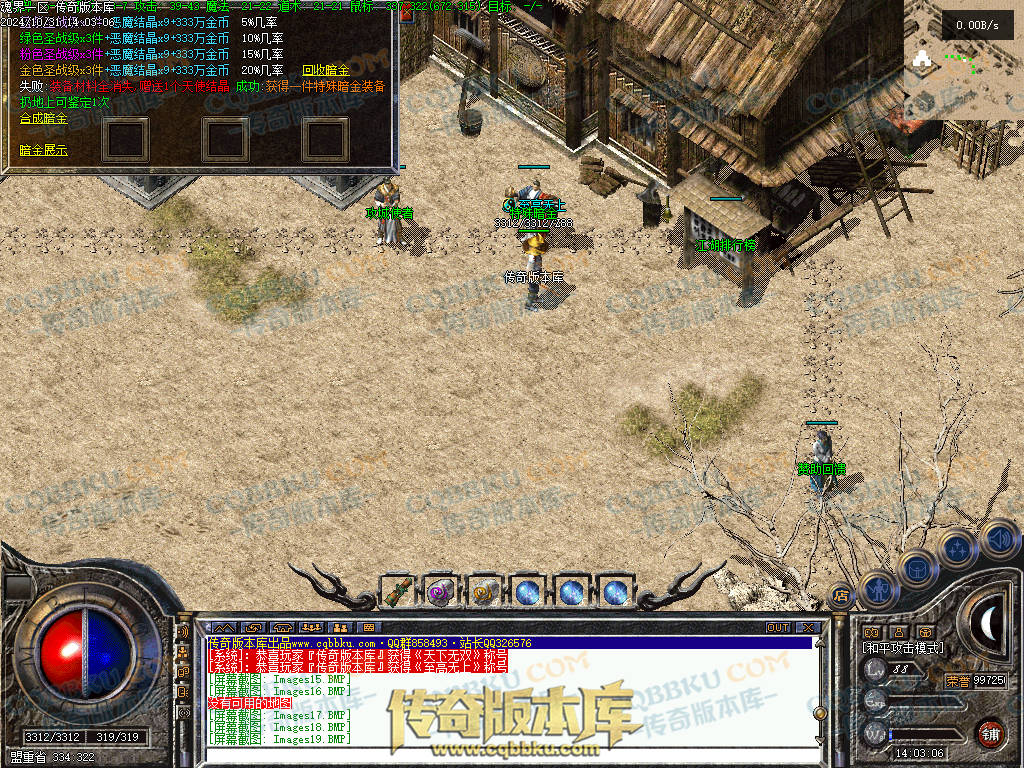
Task: Close the game with the X button
Action: point(808,628)
